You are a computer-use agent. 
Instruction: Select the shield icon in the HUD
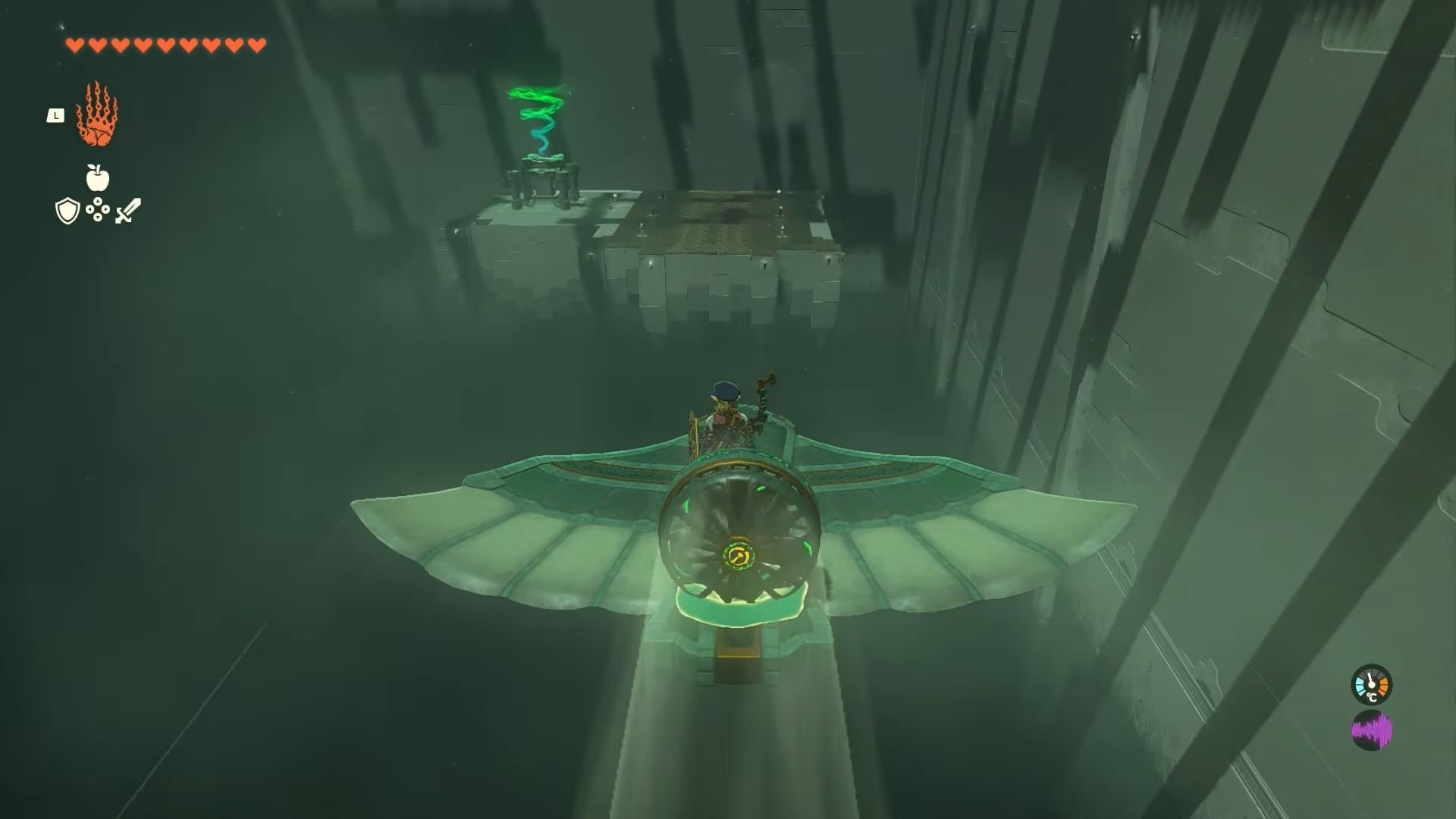pyautogui.click(x=67, y=210)
